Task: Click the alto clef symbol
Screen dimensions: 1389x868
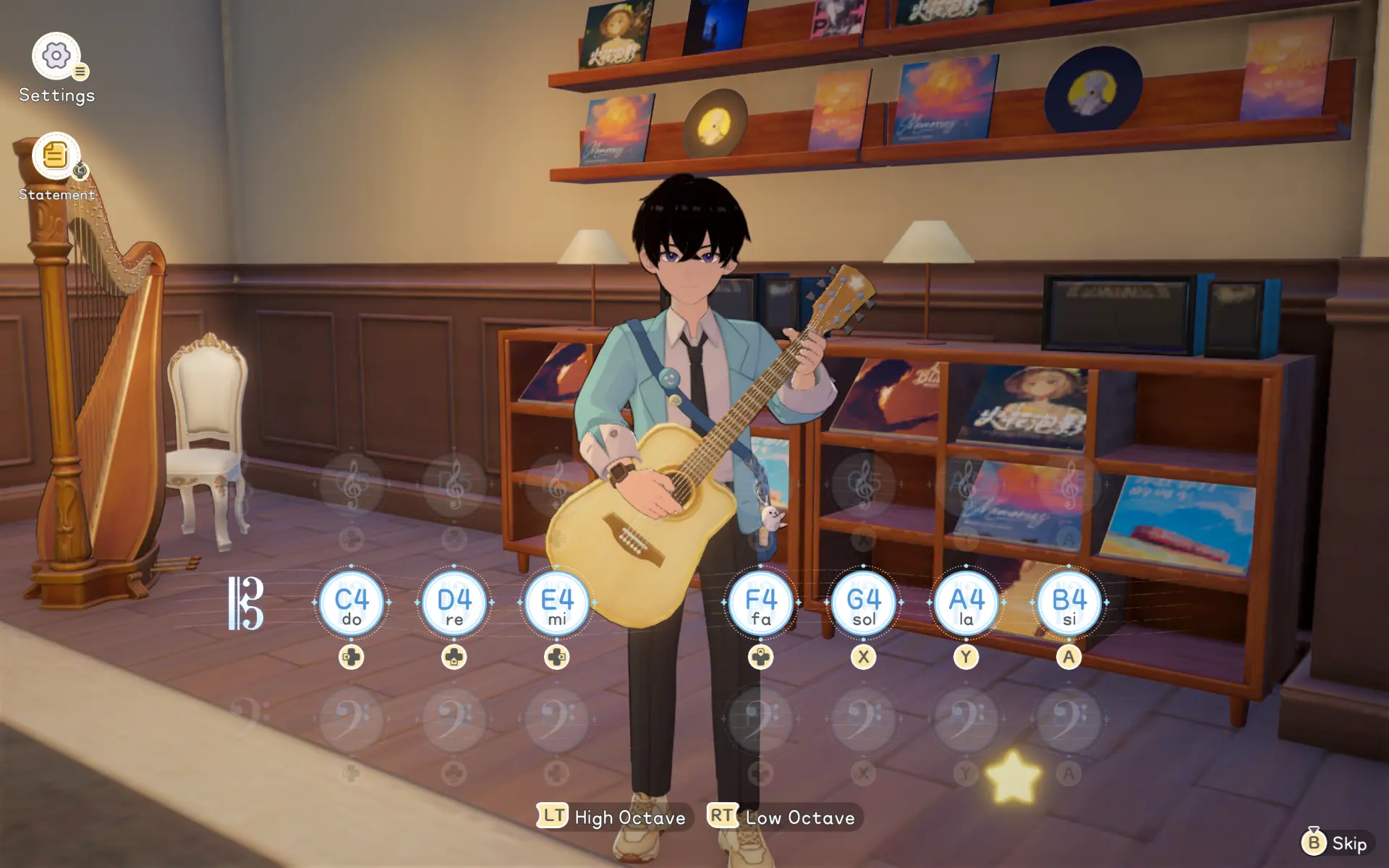Action: point(246,603)
